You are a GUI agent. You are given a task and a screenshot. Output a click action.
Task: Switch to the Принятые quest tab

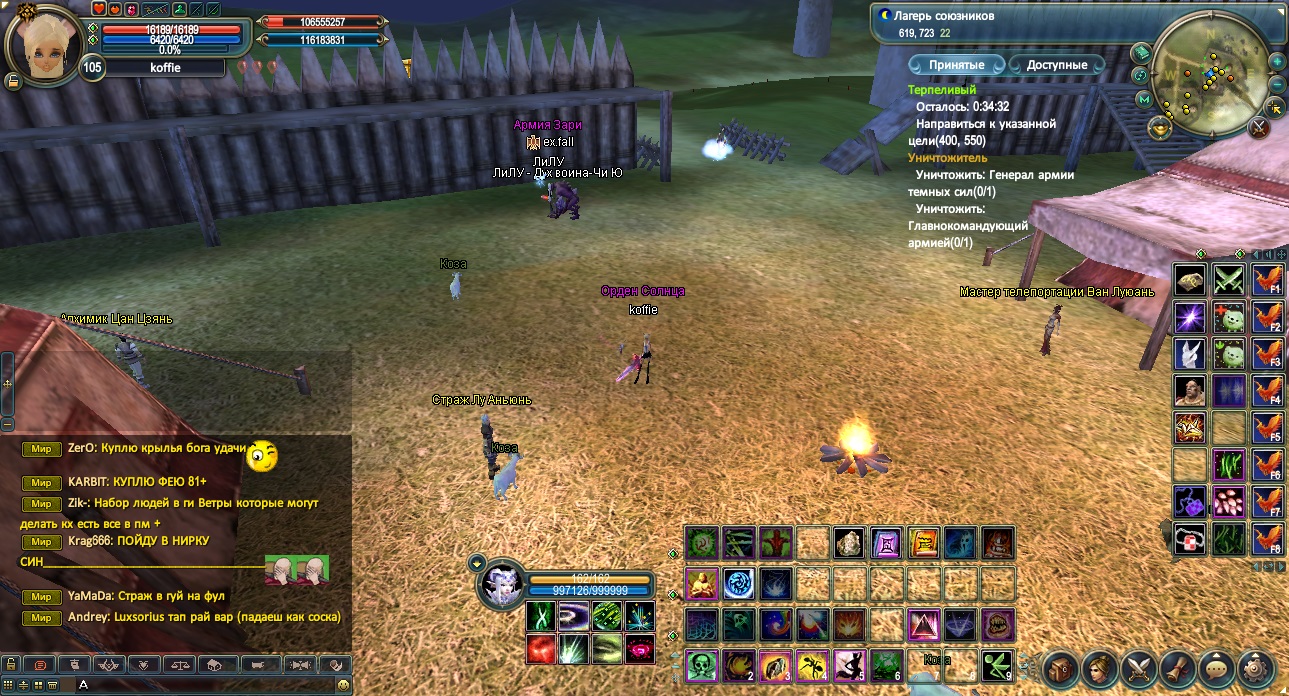(956, 65)
